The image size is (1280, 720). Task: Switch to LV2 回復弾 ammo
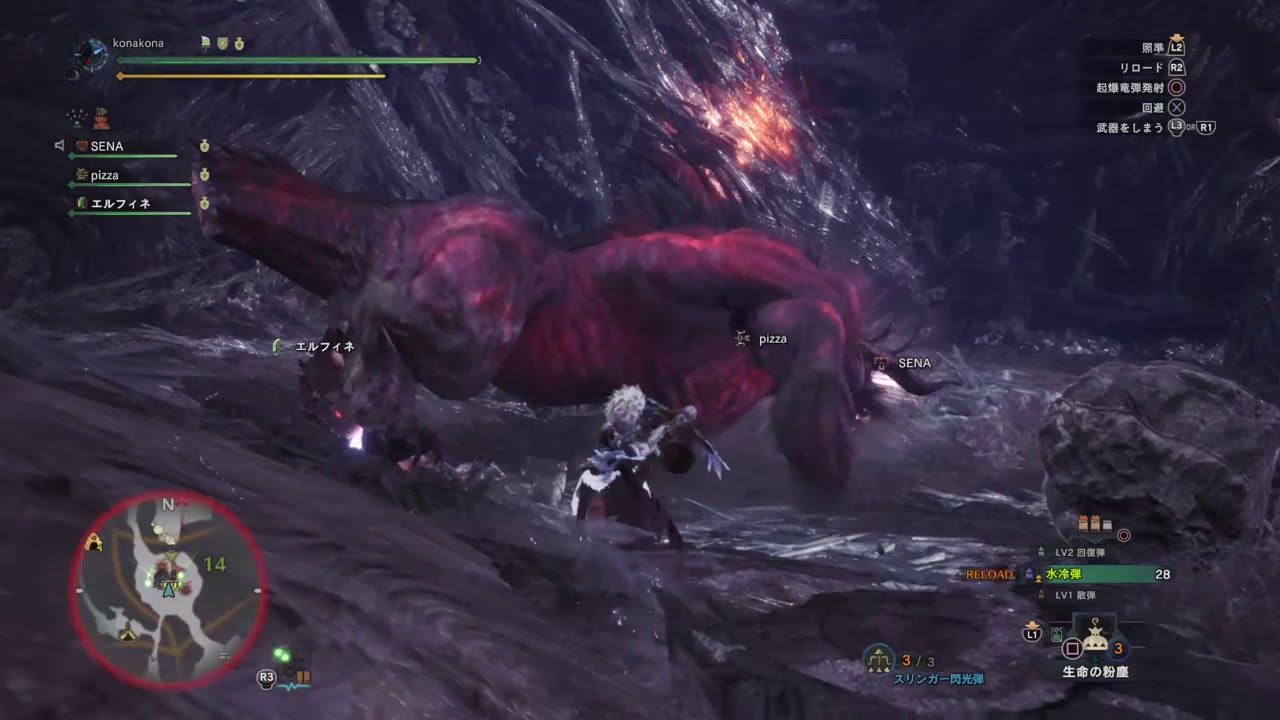coord(1080,552)
